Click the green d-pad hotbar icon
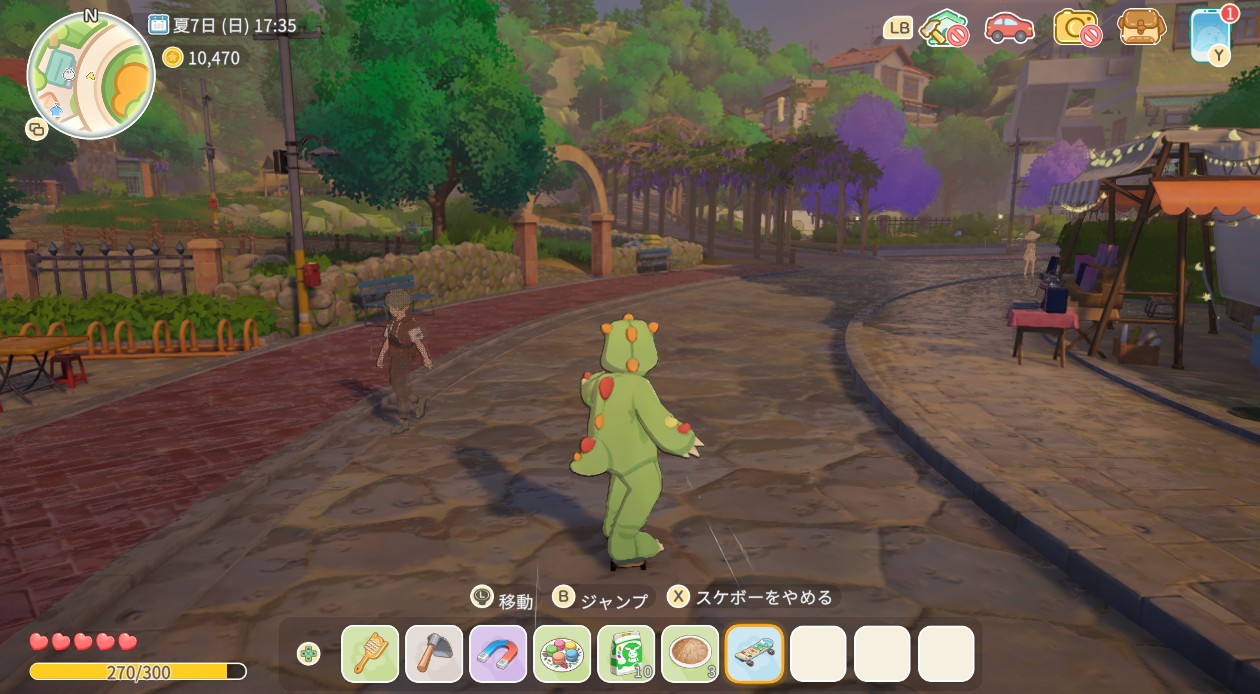Screen dimensions: 1260x694 coord(309,654)
